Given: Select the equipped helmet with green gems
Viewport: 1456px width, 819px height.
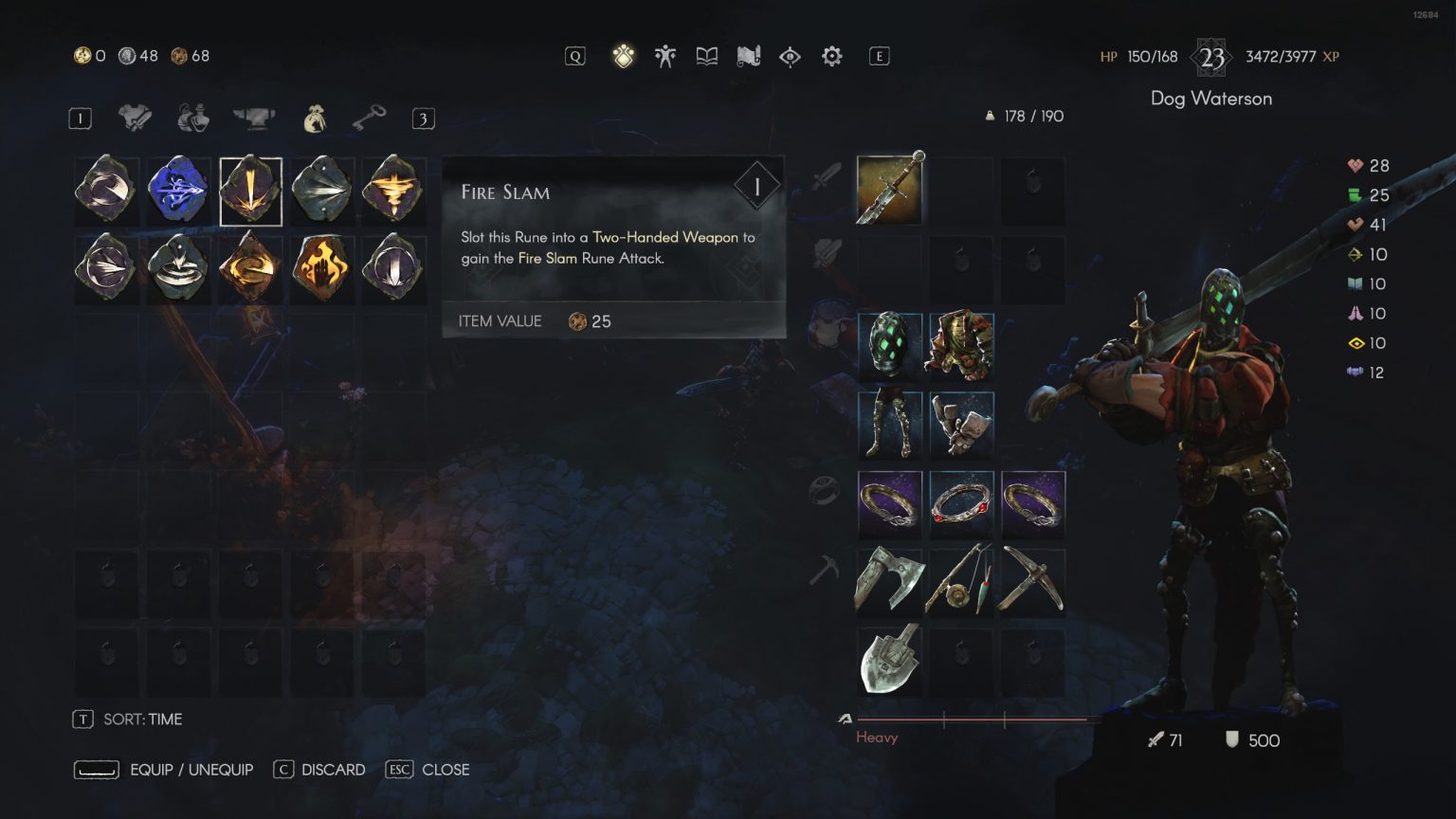Looking at the screenshot, I should pos(888,346).
